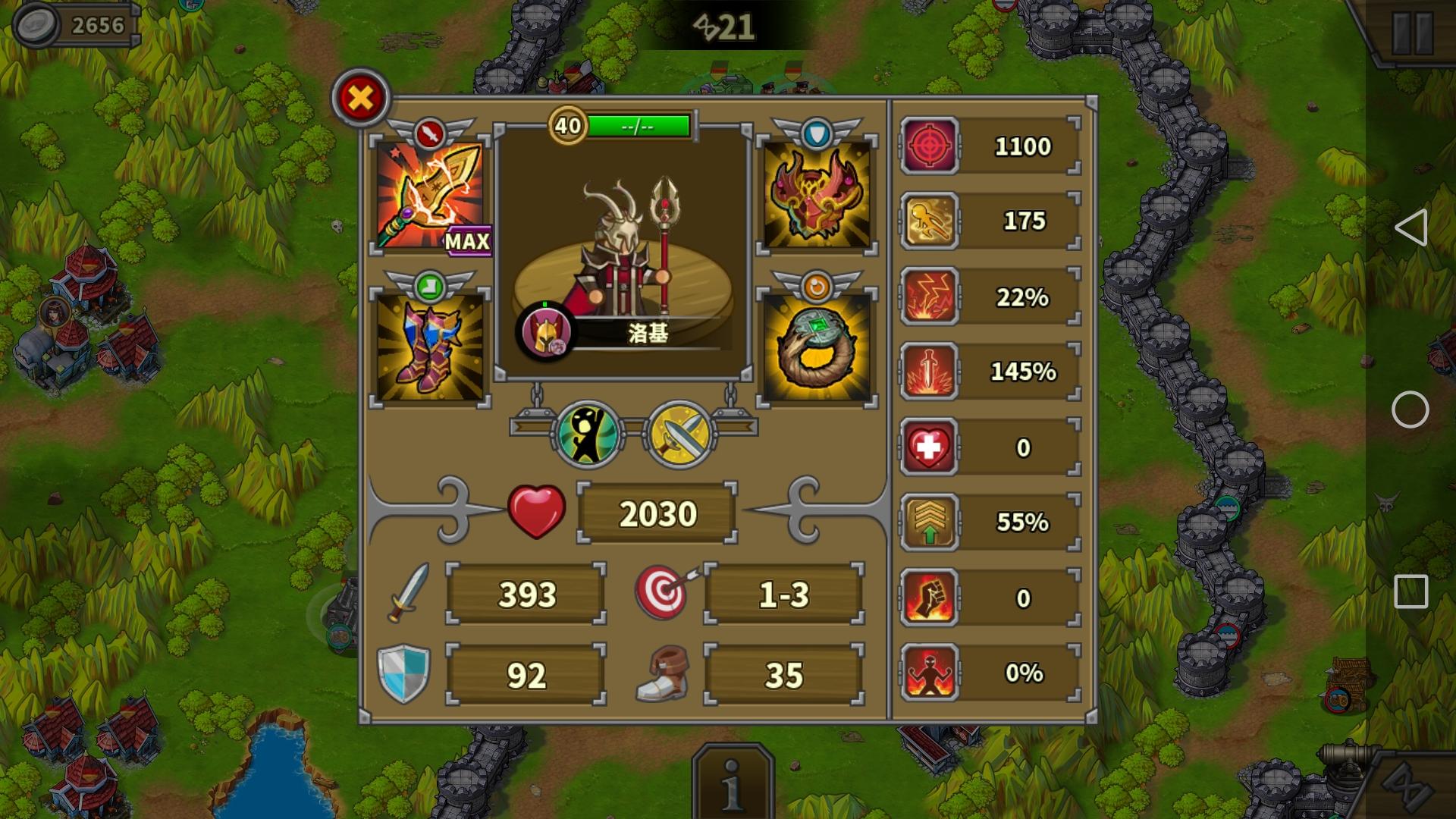Select the lightning sword weapon slot
The height and width of the screenshot is (819, 1456).
tap(430, 194)
